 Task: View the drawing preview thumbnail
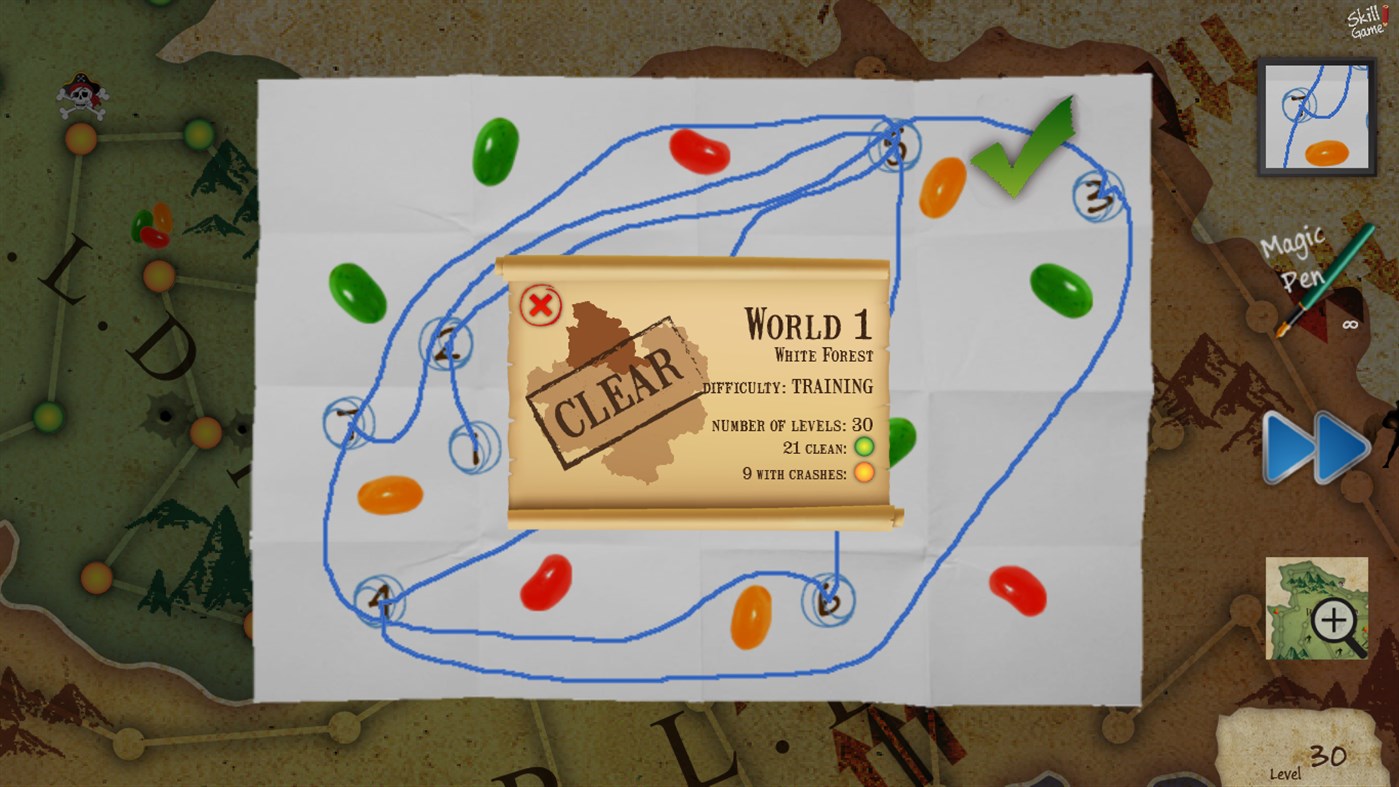coord(1316,116)
